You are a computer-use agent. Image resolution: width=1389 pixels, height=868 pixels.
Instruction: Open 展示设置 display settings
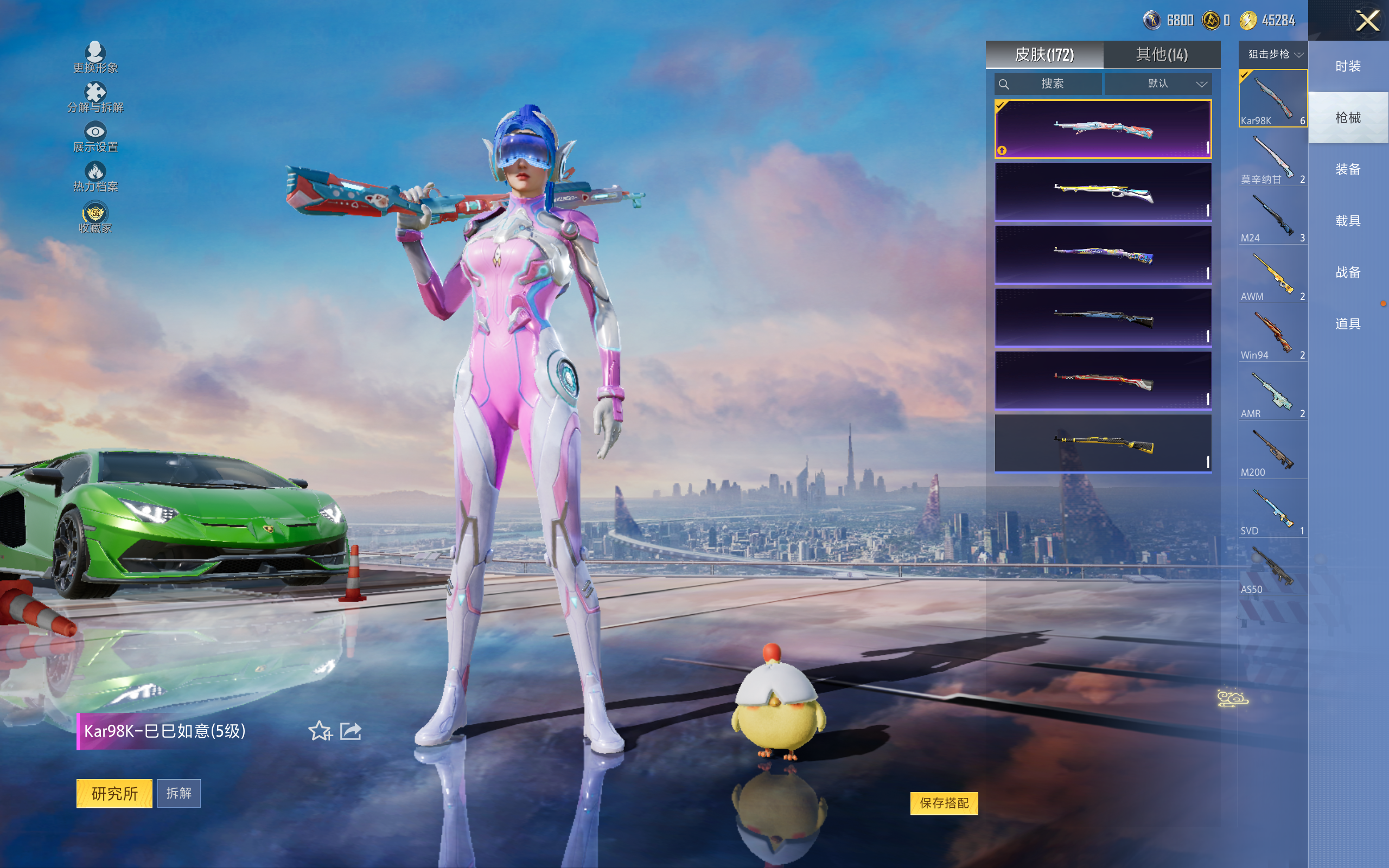[95, 137]
